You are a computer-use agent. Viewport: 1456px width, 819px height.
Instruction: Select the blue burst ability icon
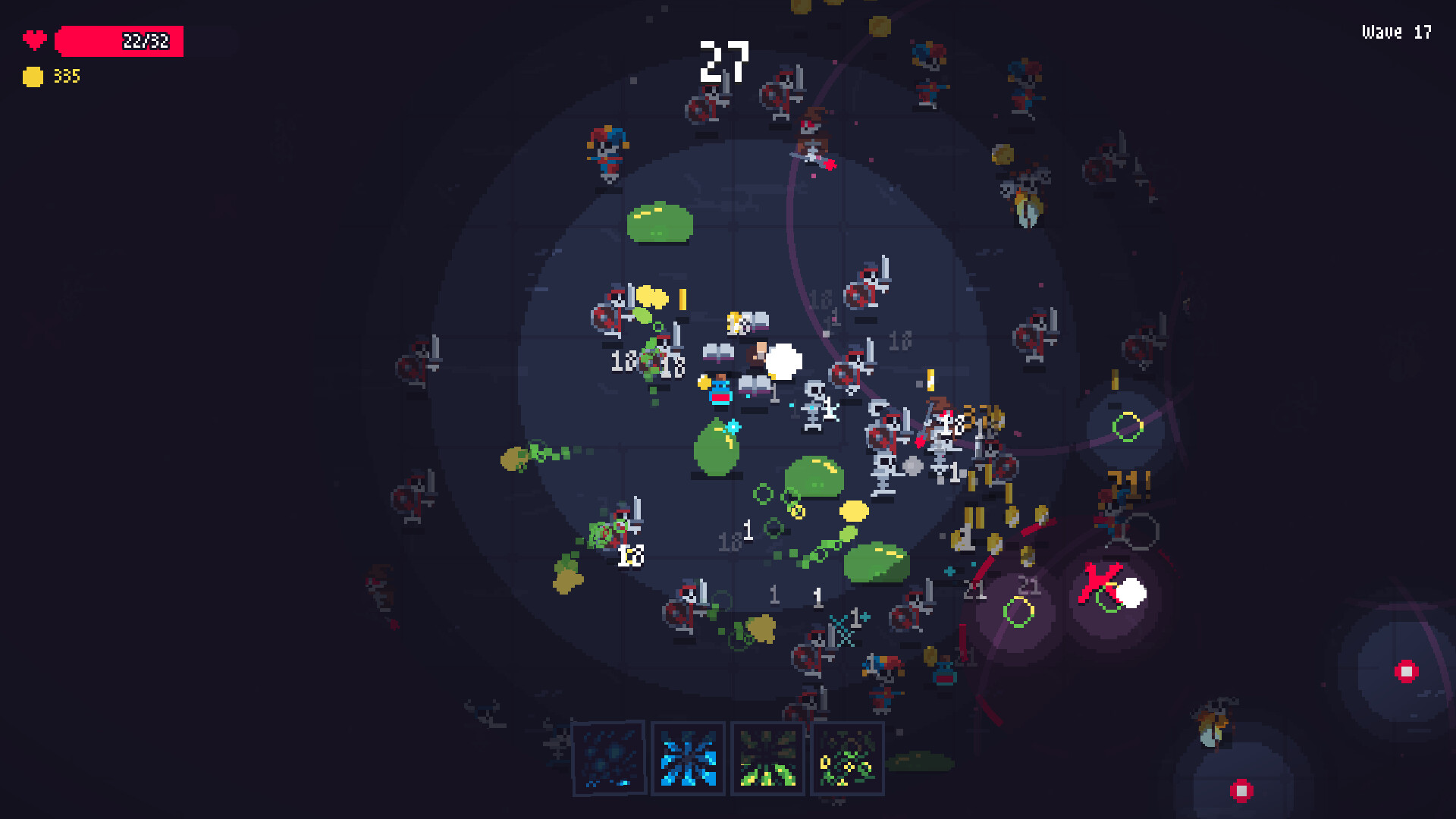tap(687, 758)
